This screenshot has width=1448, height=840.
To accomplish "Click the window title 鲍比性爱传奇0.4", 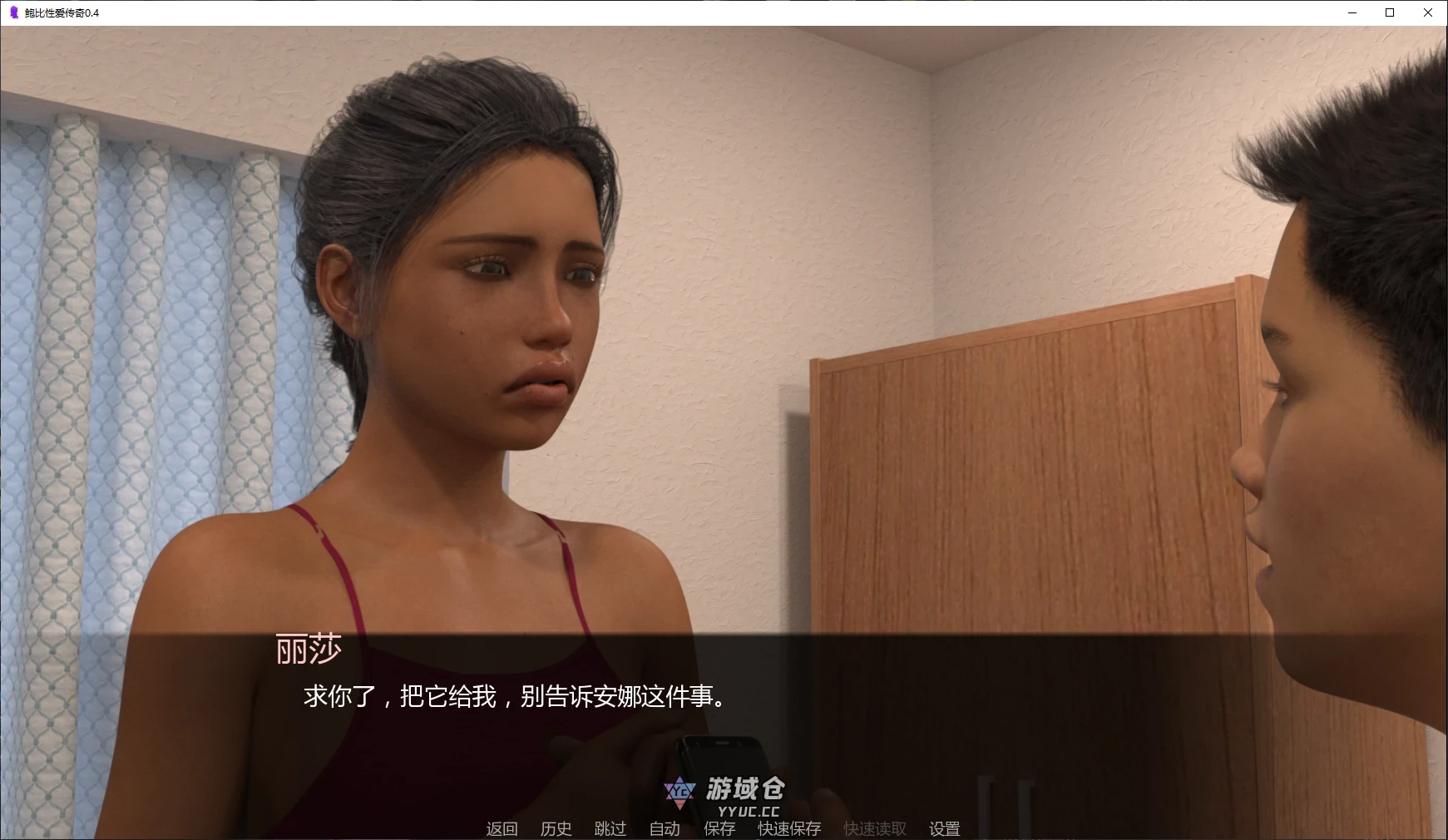I will click(62, 12).
